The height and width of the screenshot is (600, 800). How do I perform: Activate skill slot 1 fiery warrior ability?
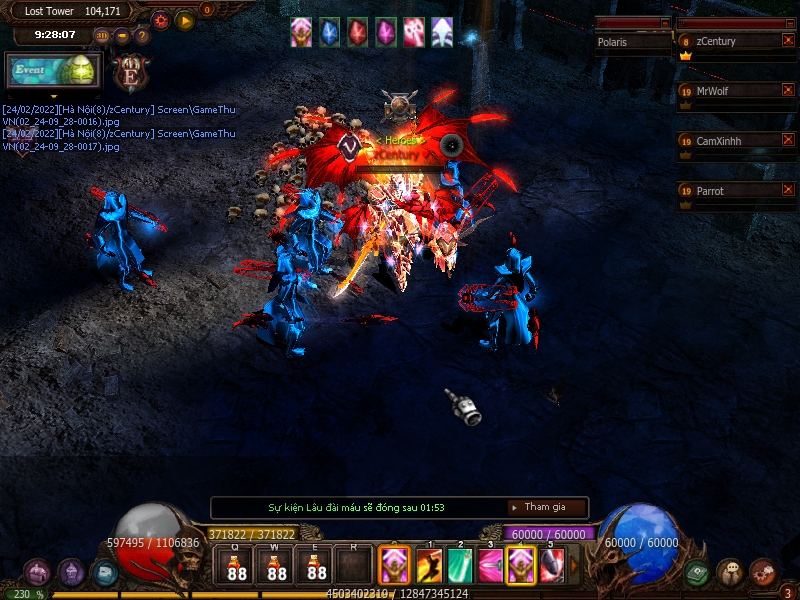(x=430, y=567)
